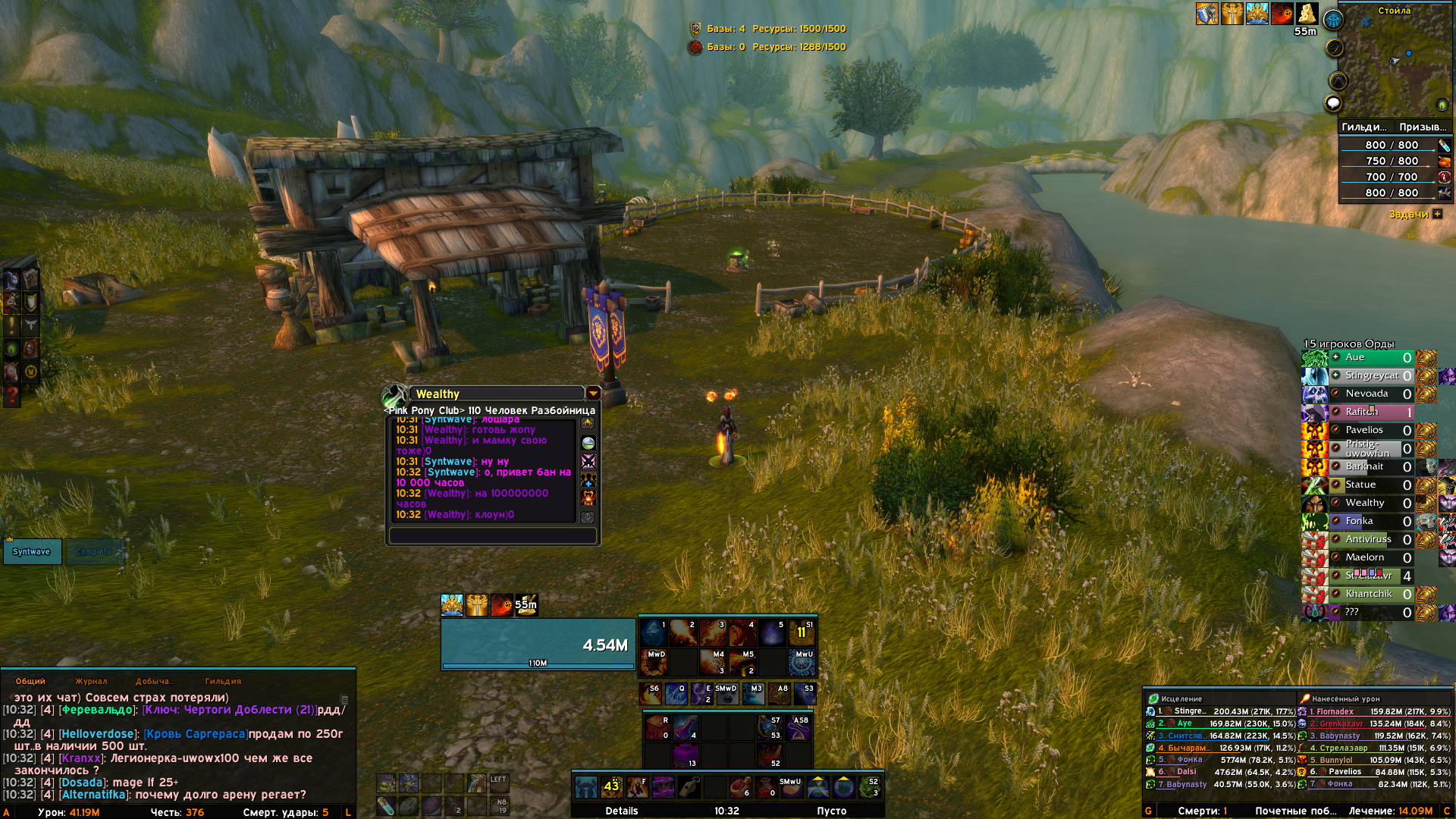The width and height of the screenshot is (1456, 819).
Task: Cast the dragon breath ability bound to 4
Action: pos(742,632)
